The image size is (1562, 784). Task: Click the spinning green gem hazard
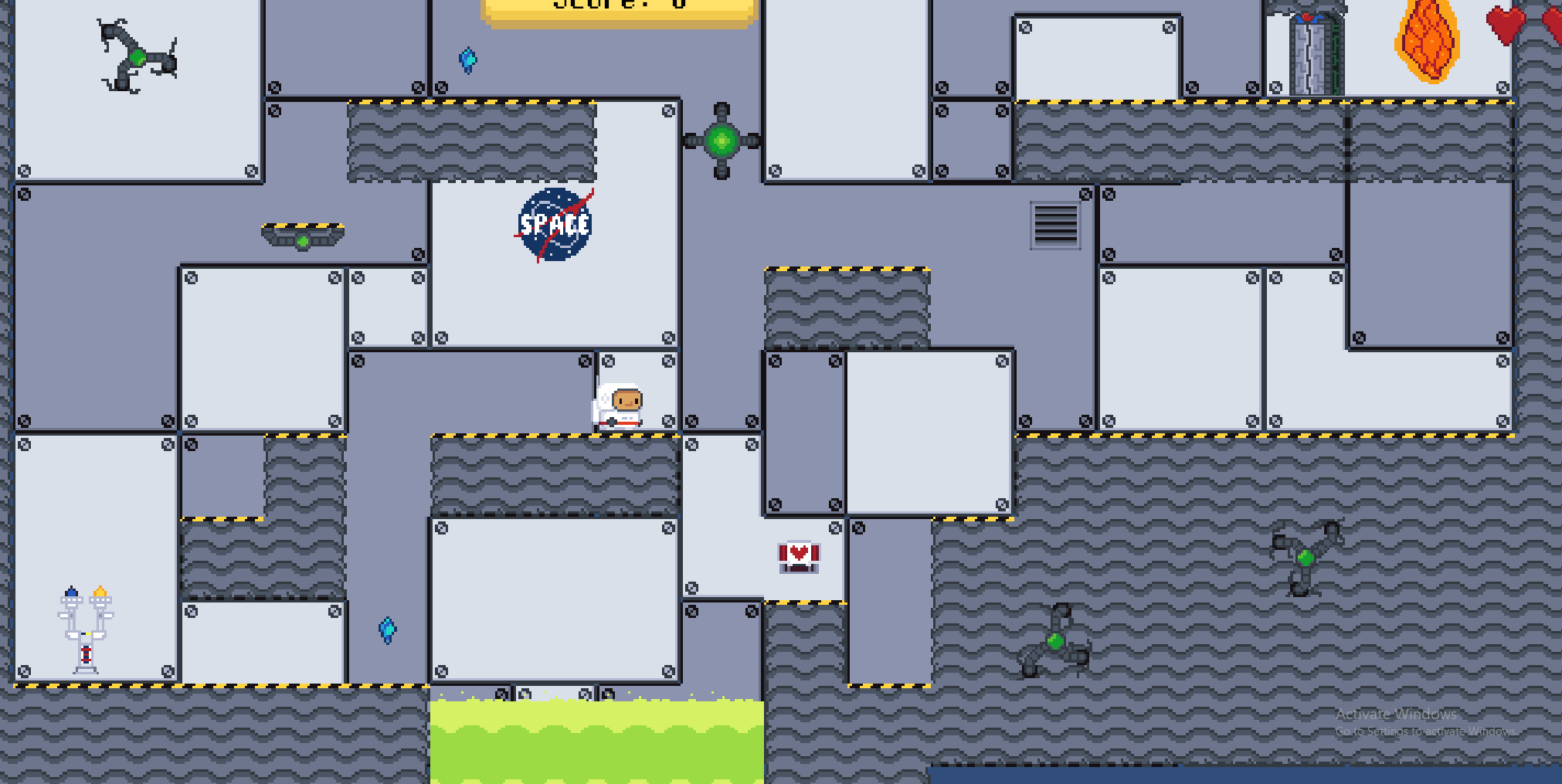click(721, 140)
